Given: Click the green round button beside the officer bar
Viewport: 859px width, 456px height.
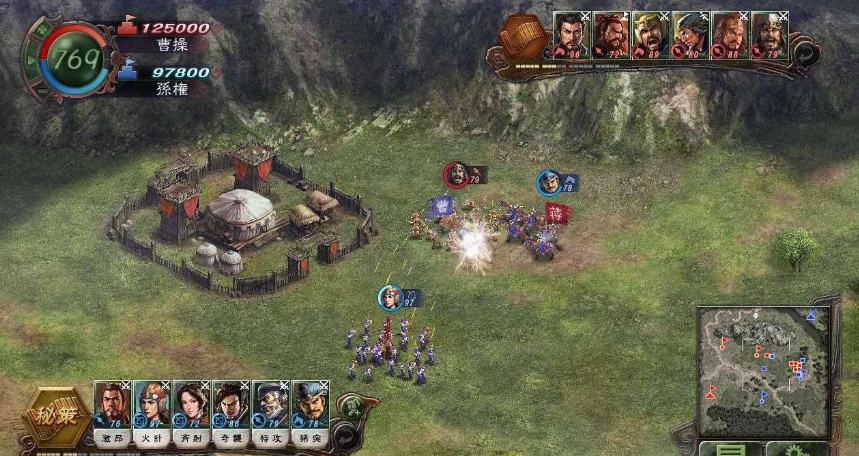Looking at the screenshot, I should click(x=352, y=406).
